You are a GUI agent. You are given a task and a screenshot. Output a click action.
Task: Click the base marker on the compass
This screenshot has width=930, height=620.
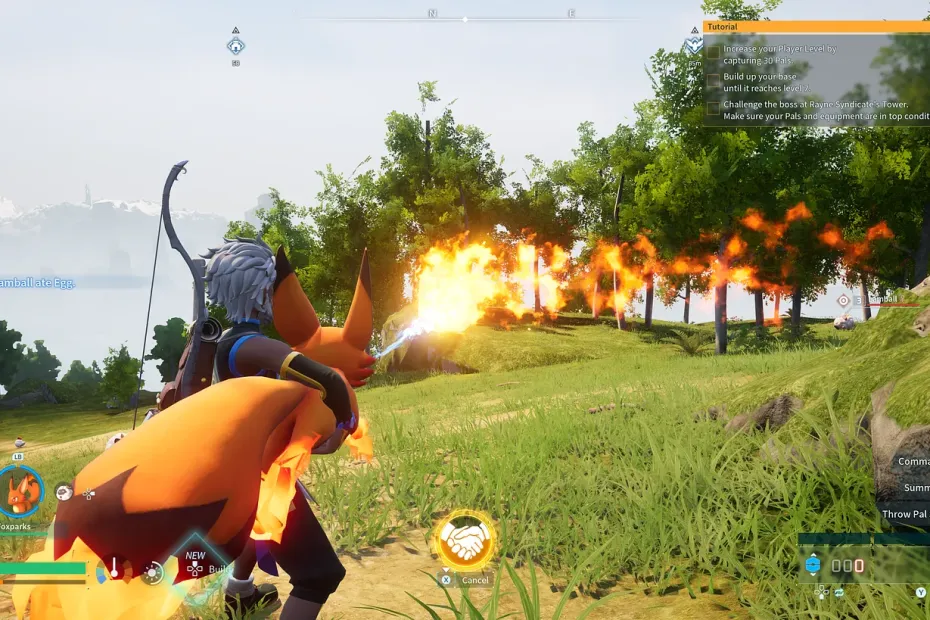pyautogui.click(x=236, y=45)
